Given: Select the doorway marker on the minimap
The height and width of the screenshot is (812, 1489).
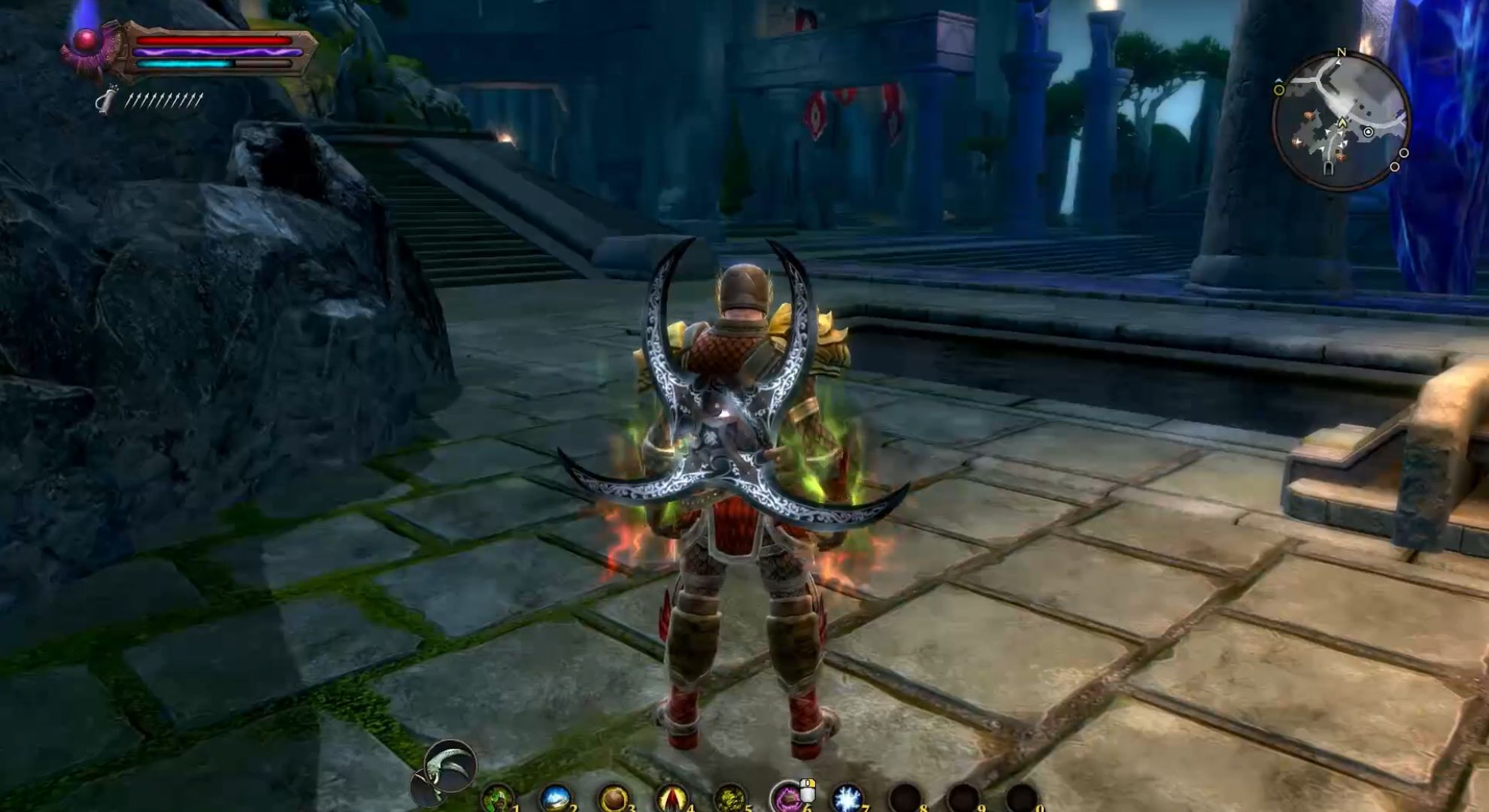Looking at the screenshot, I should (x=1329, y=167).
